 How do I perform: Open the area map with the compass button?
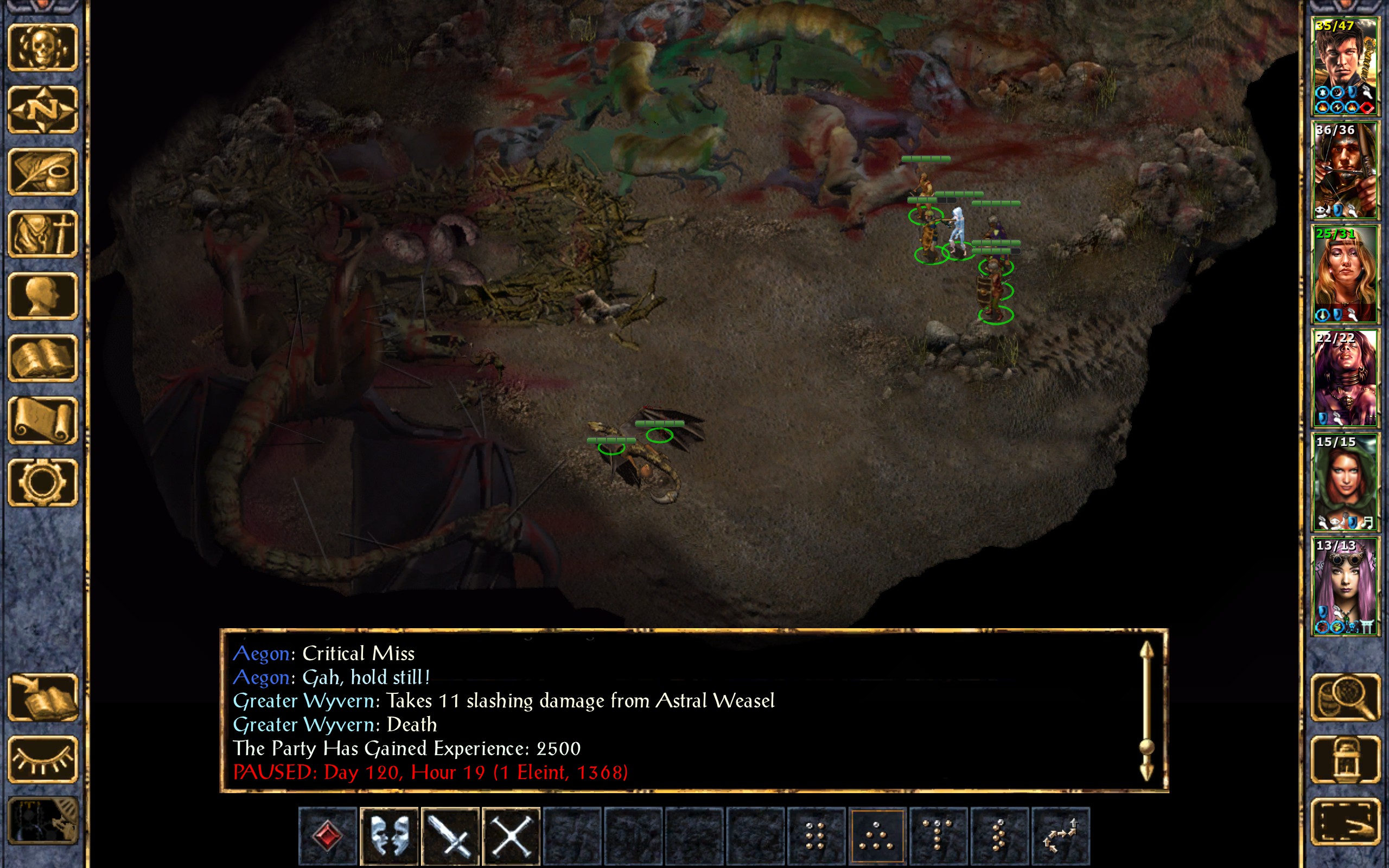43,109
